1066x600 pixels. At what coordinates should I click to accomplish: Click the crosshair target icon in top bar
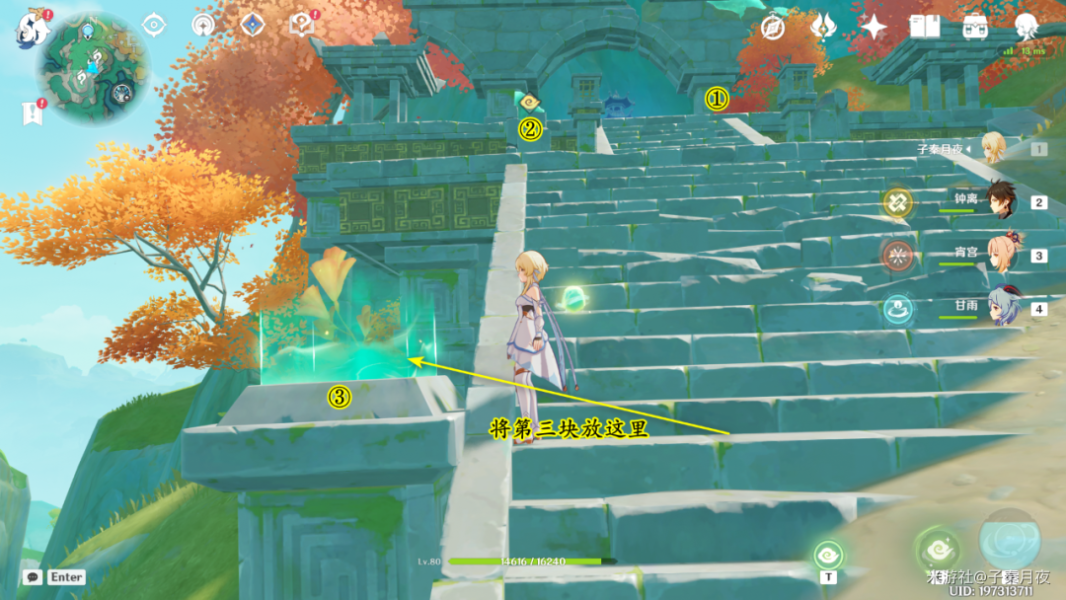tap(154, 25)
